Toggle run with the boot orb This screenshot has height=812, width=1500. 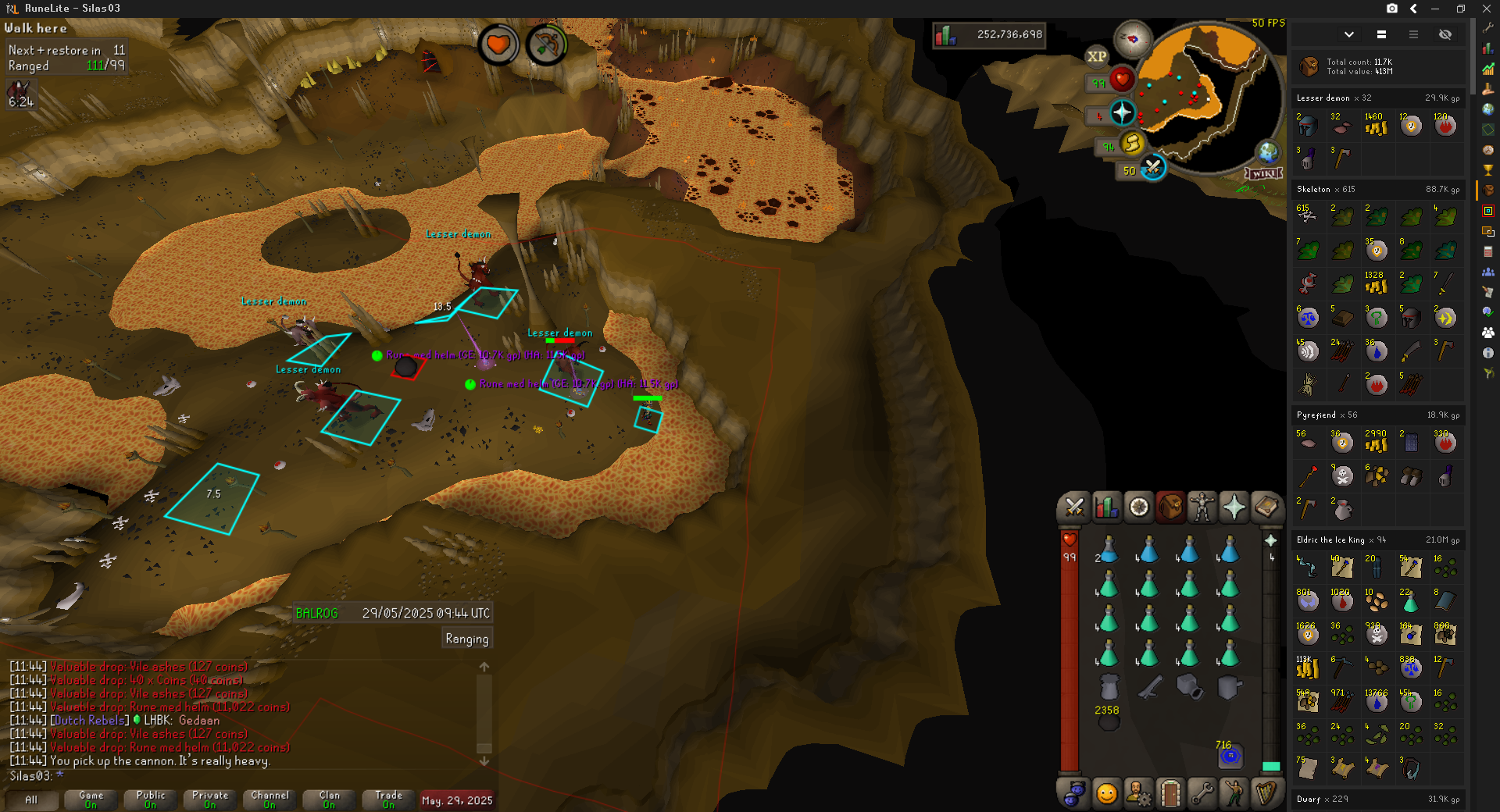point(1132,143)
